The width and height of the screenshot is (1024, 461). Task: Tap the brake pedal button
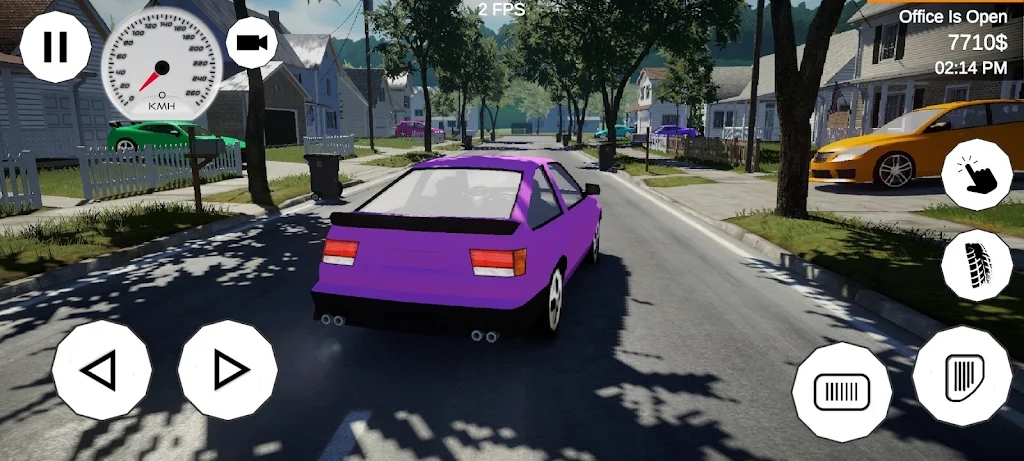tap(842, 391)
